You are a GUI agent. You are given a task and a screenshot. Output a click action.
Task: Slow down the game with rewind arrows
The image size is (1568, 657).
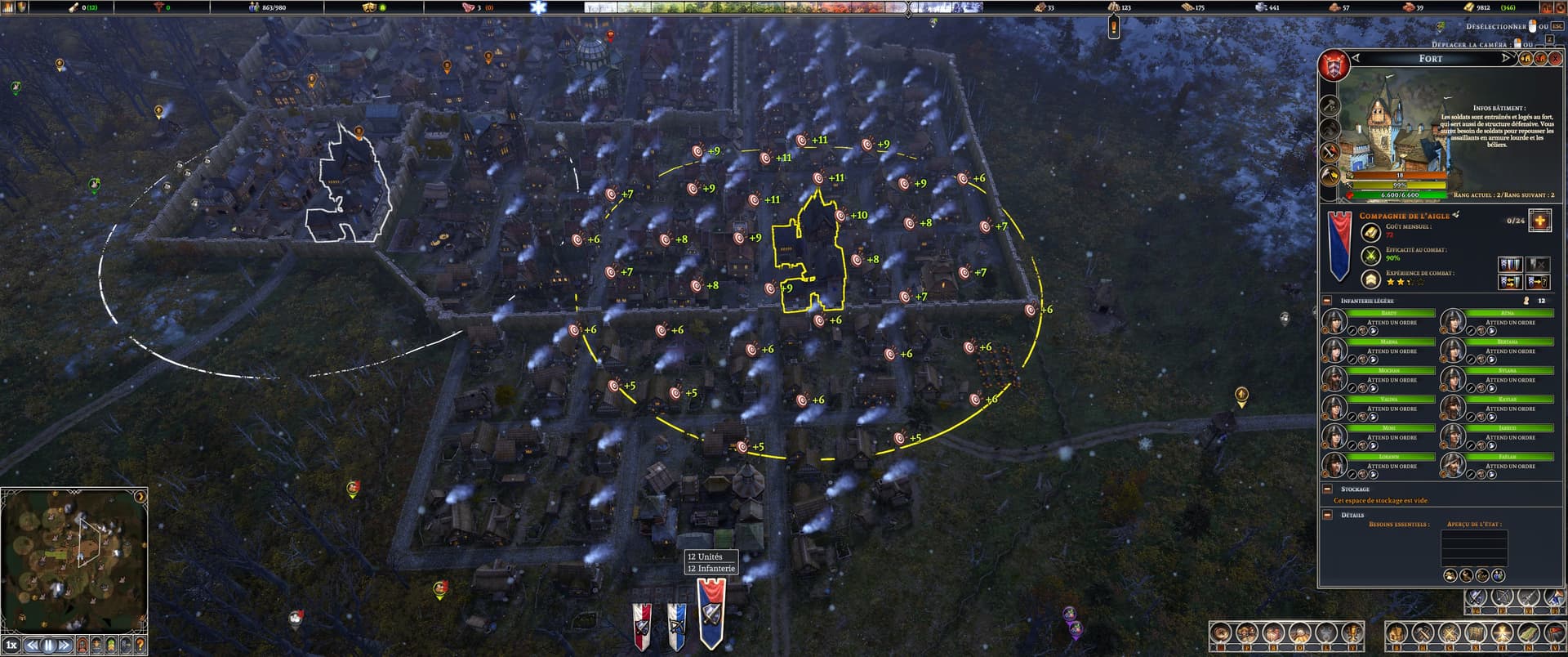click(x=32, y=645)
